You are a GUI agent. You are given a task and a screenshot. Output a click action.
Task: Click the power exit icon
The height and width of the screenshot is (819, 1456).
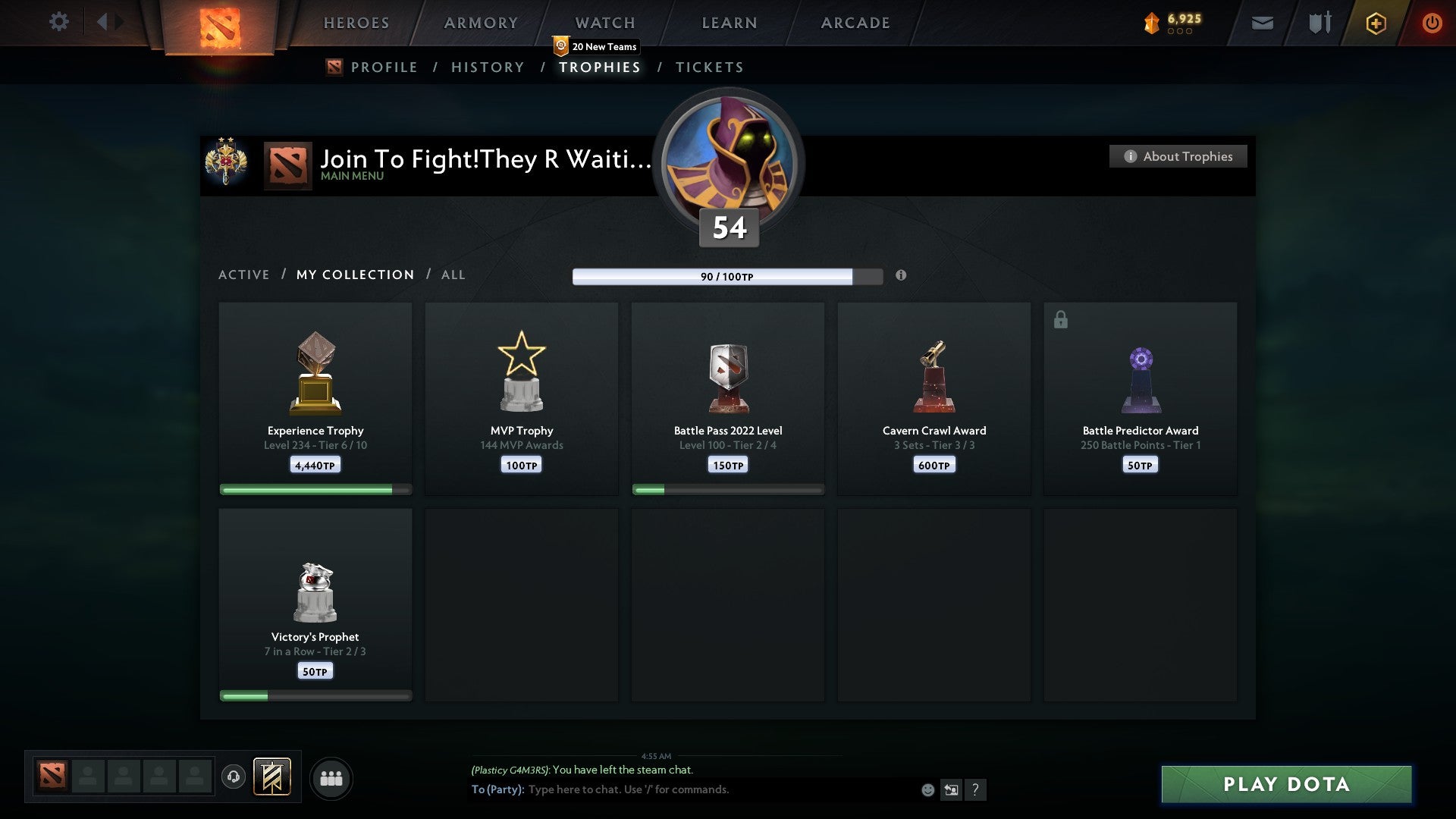click(1432, 23)
